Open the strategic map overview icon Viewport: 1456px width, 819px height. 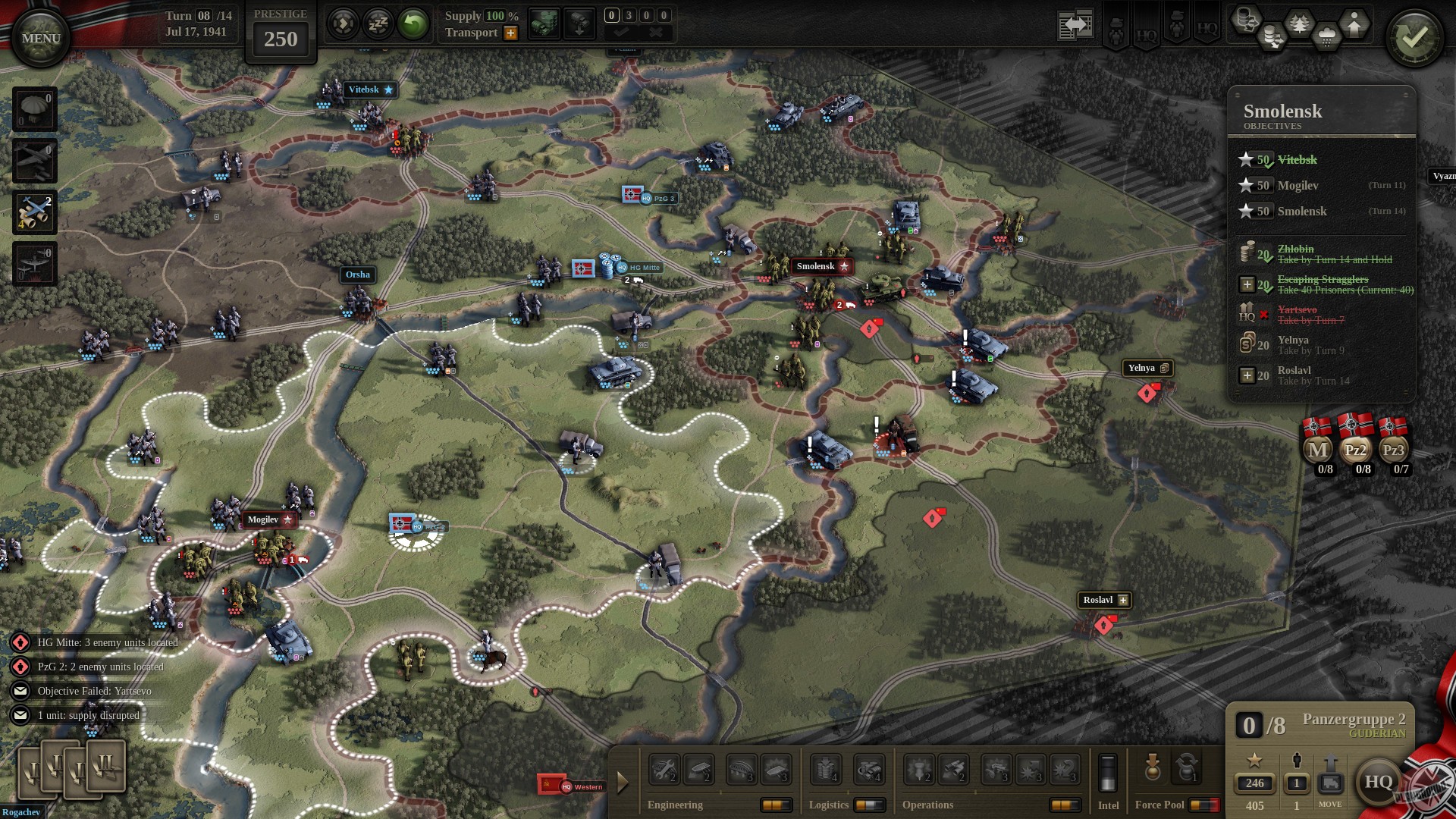[1075, 24]
